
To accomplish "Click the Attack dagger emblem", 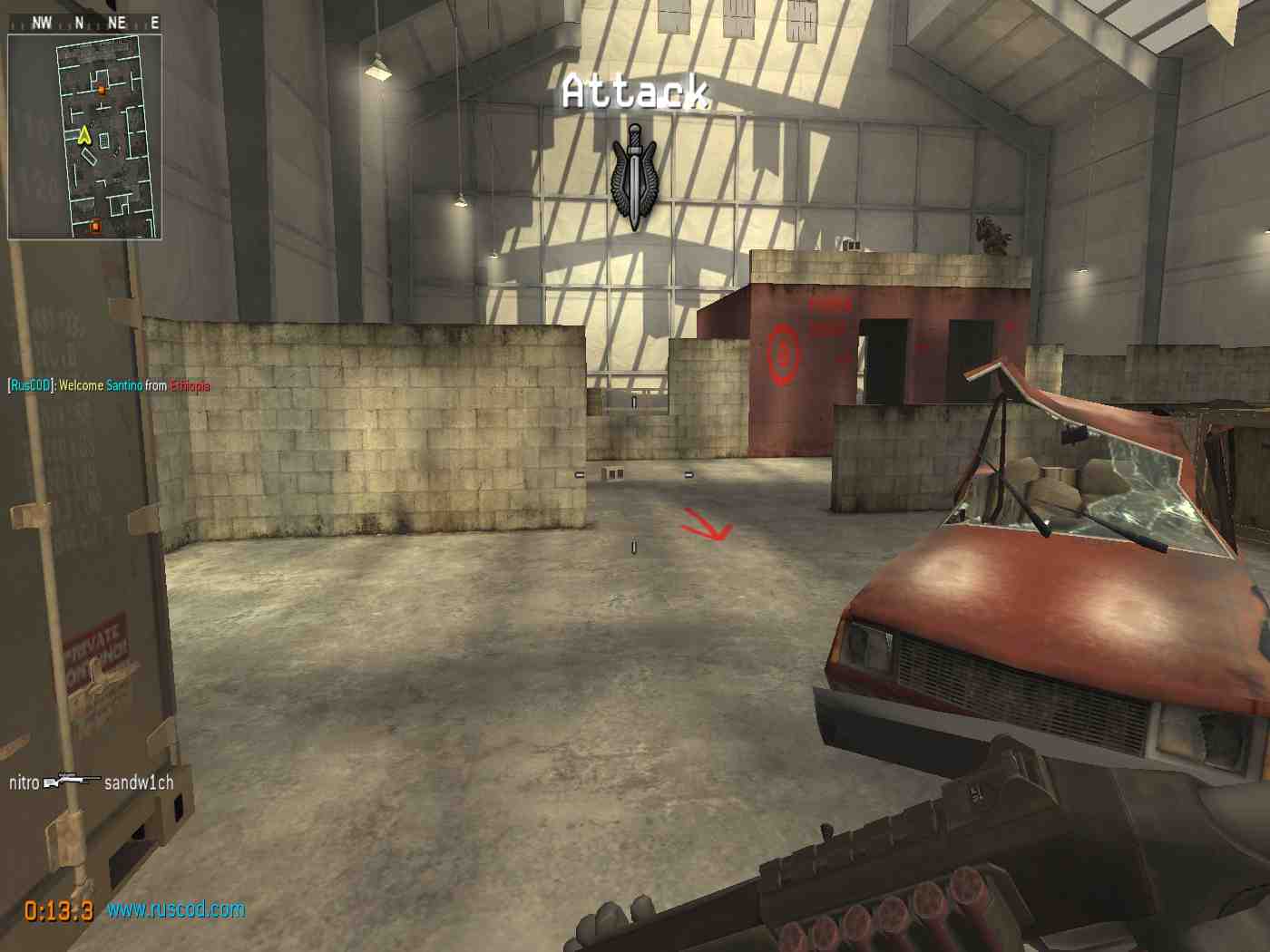I will [x=634, y=178].
